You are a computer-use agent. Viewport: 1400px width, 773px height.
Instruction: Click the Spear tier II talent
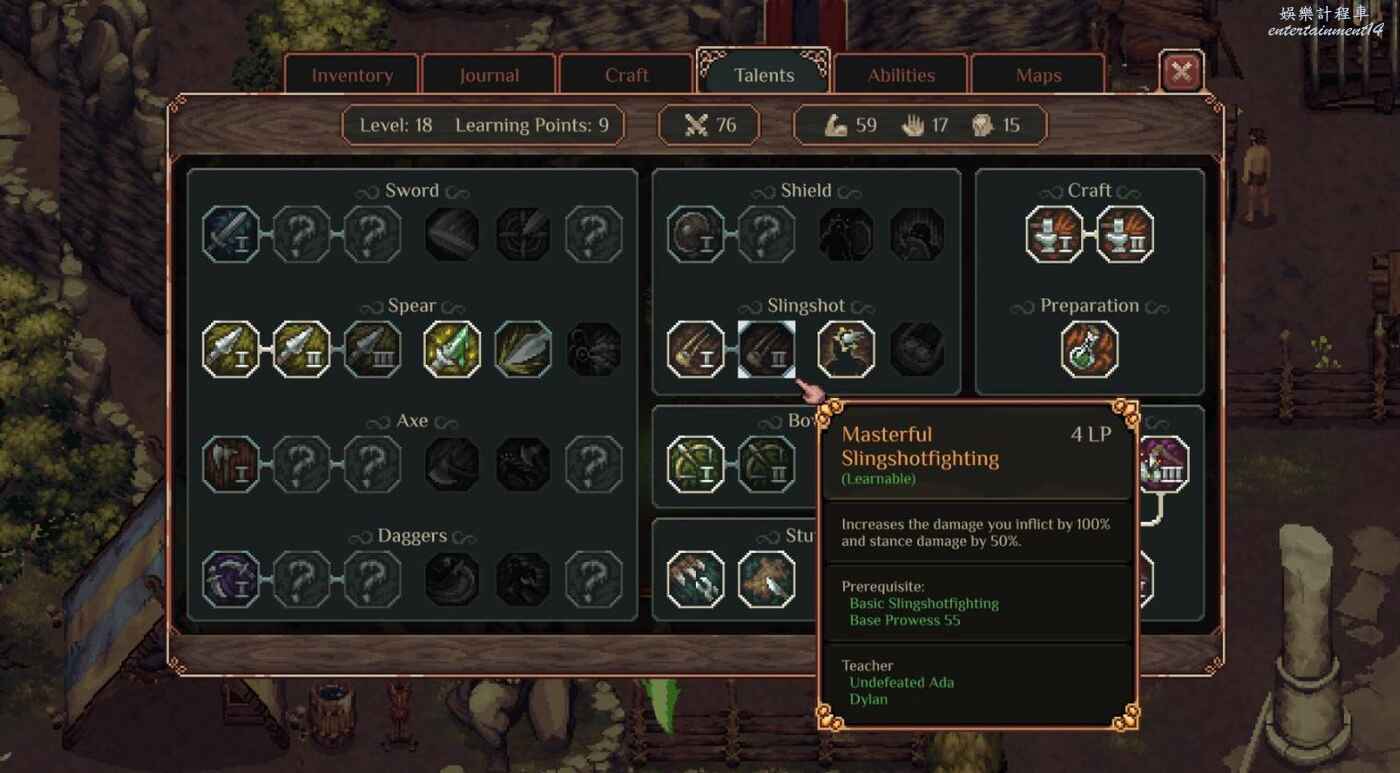pos(302,350)
